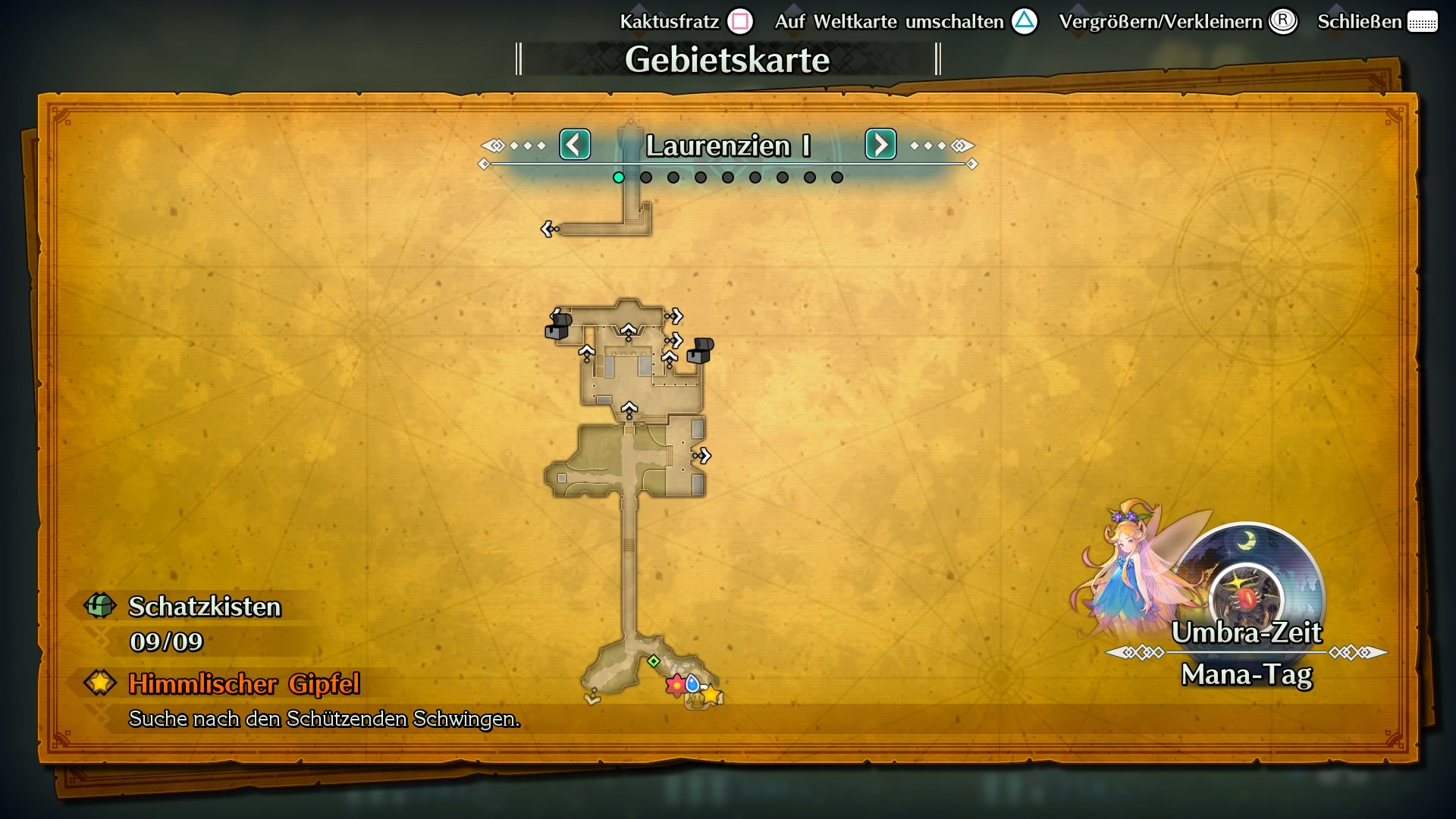Toggle the Kaktusfratz display with the square button
This screenshot has width=1456, height=819.
pyautogui.click(x=742, y=21)
